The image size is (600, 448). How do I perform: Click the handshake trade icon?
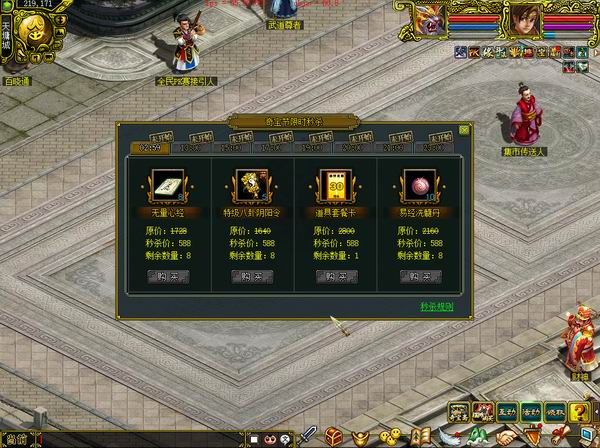click(508, 437)
